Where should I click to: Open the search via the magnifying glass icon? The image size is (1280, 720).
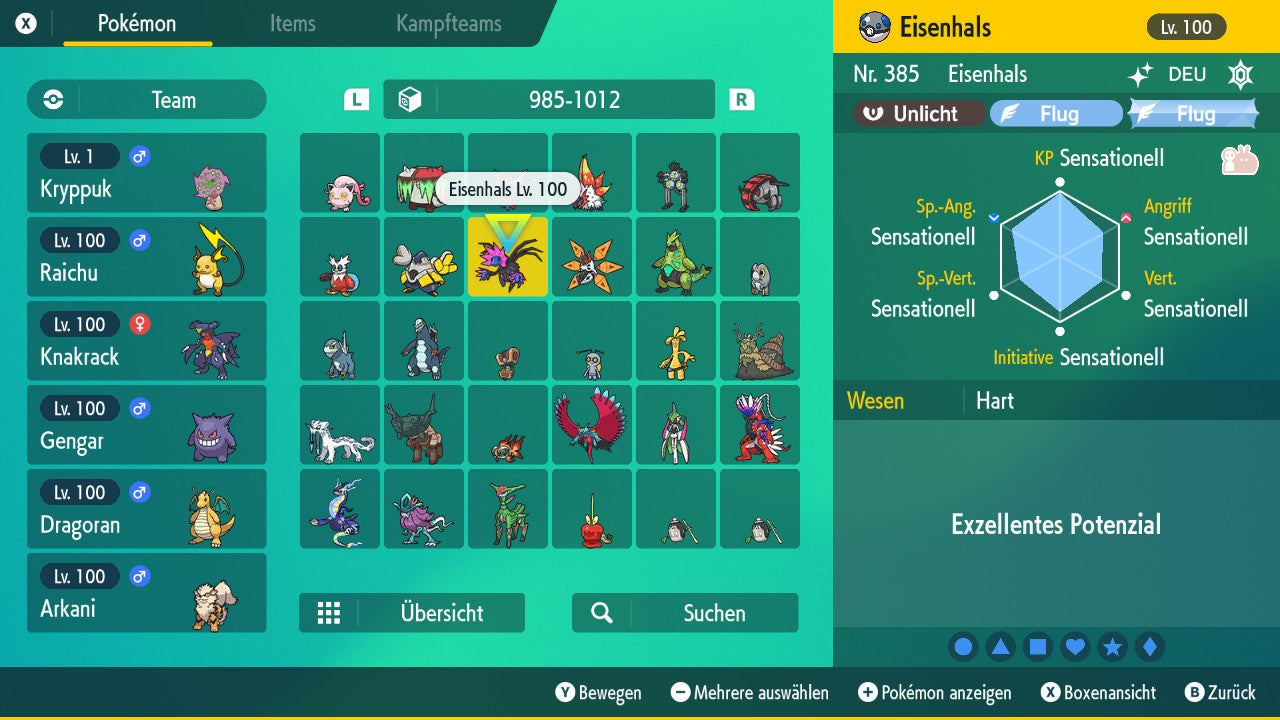[x=601, y=613]
